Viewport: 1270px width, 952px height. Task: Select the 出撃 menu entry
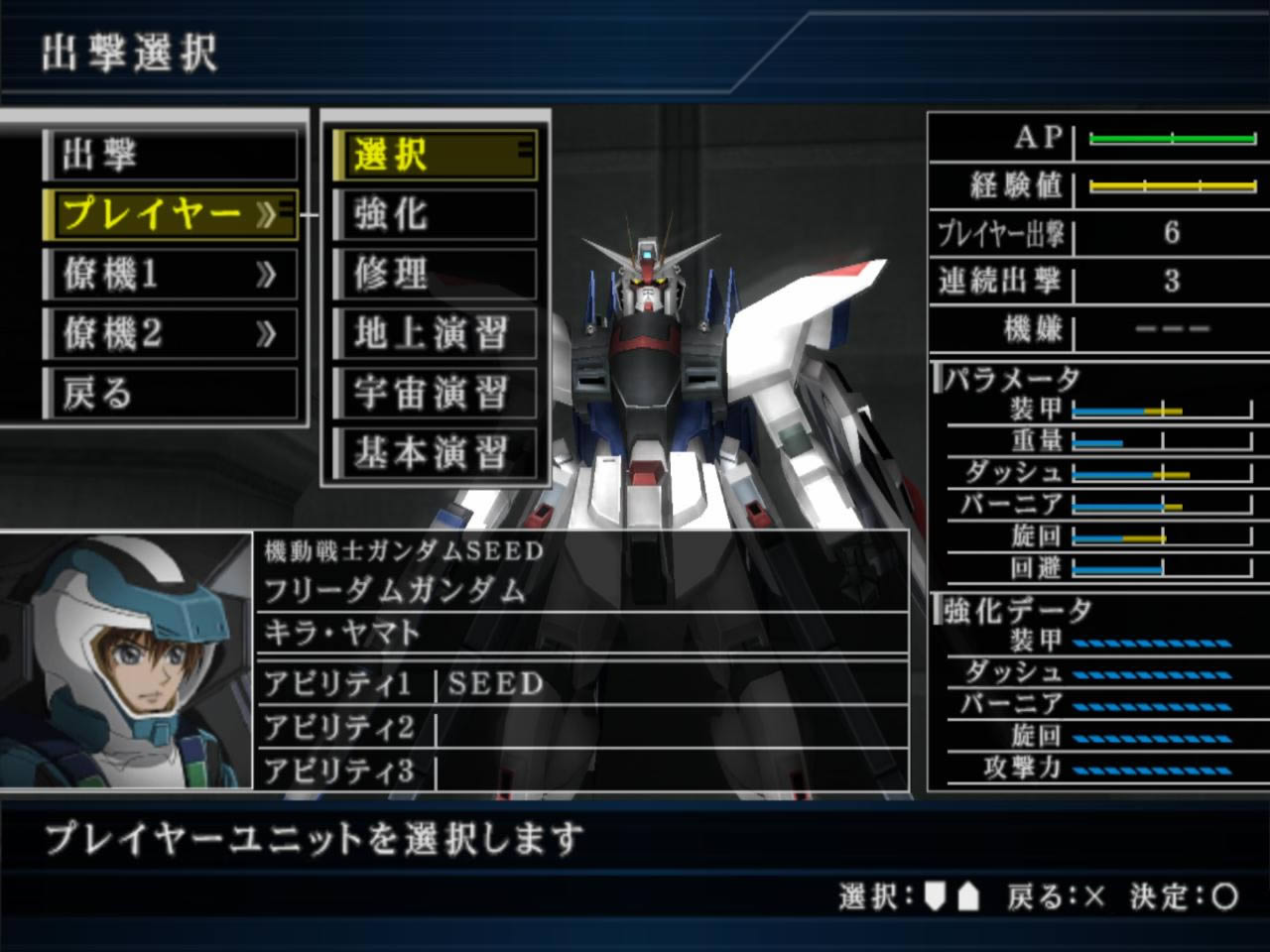(x=170, y=156)
